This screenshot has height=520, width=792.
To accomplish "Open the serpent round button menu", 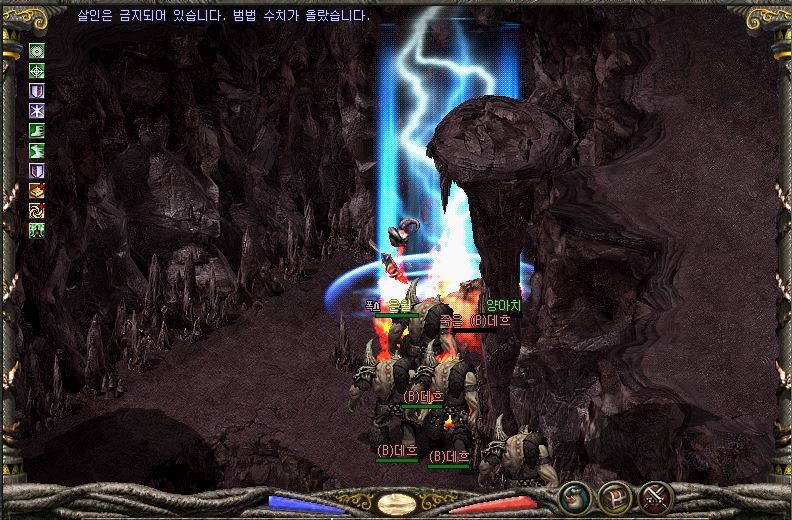I will pos(573,495).
